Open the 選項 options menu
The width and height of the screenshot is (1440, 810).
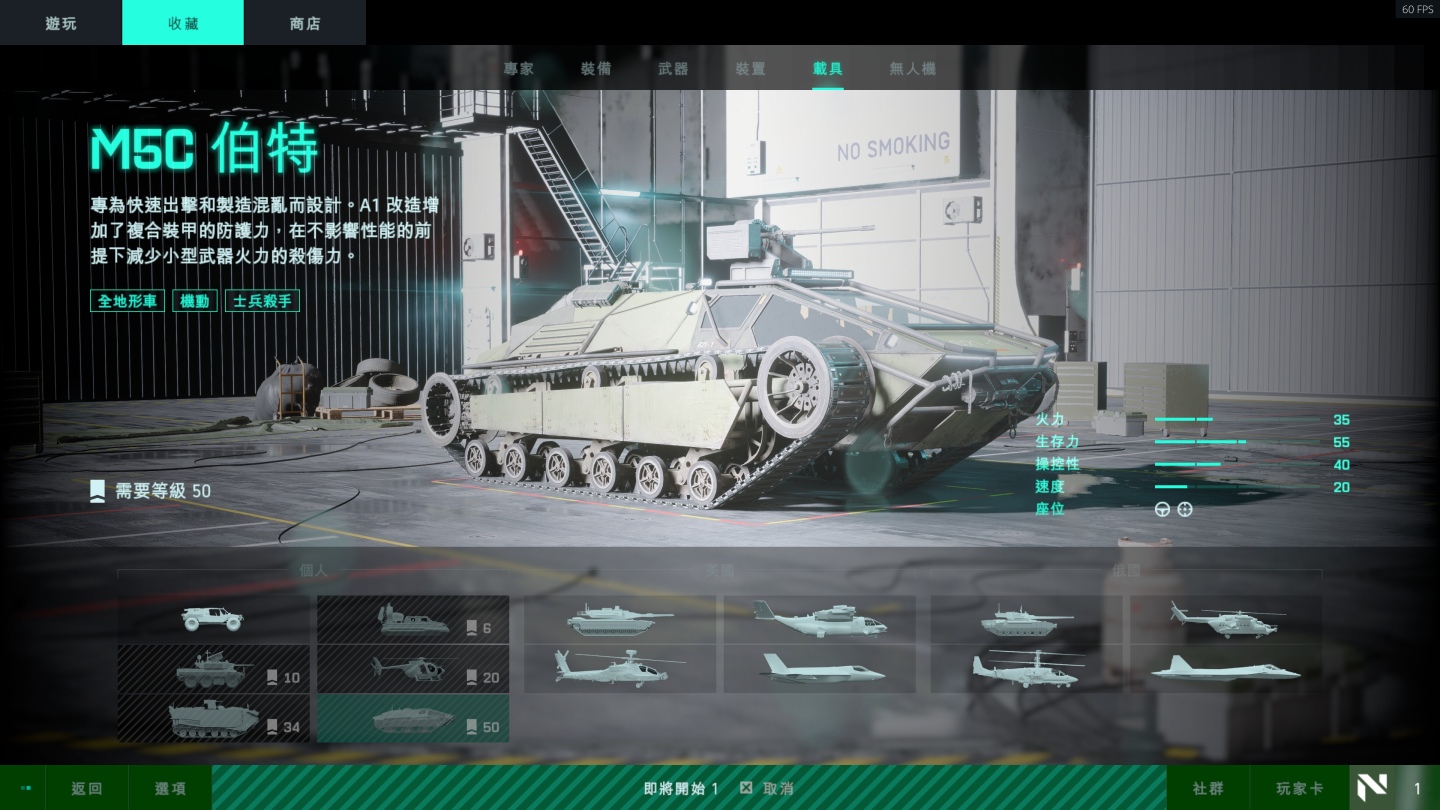tap(170, 788)
